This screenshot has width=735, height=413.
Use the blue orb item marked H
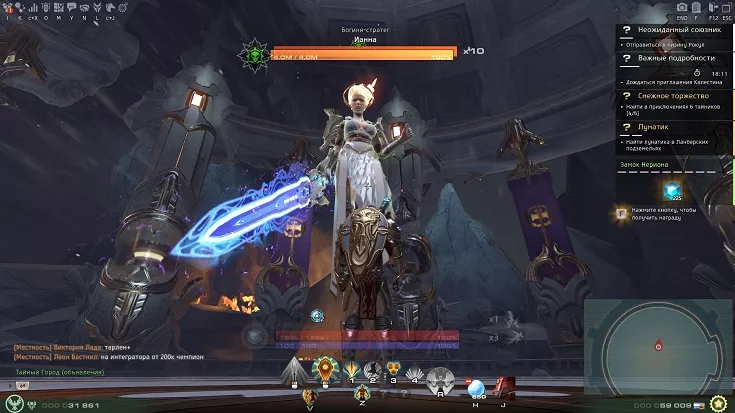tap(476, 388)
